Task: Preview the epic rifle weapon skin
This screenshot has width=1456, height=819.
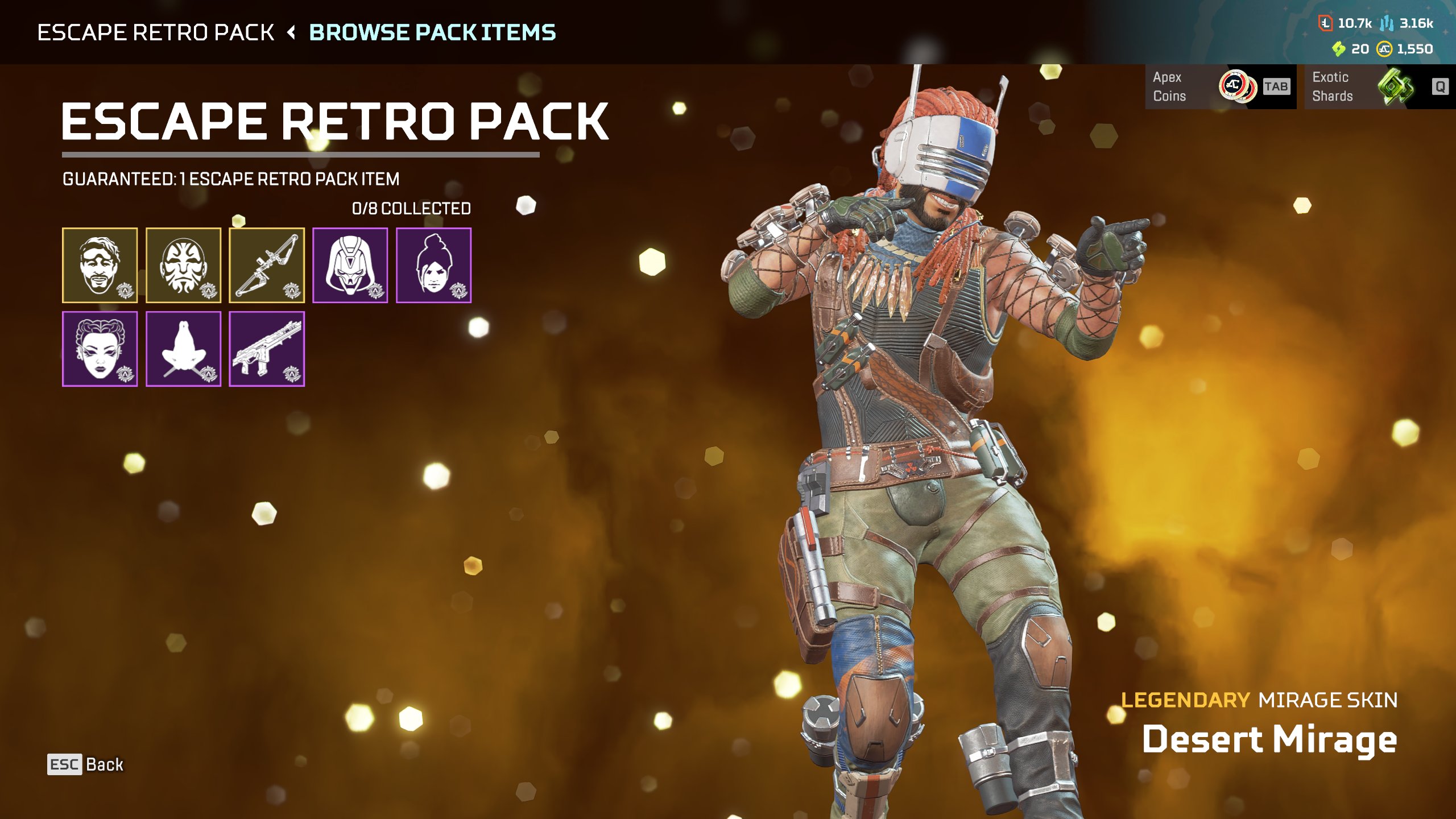Action: (267, 349)
